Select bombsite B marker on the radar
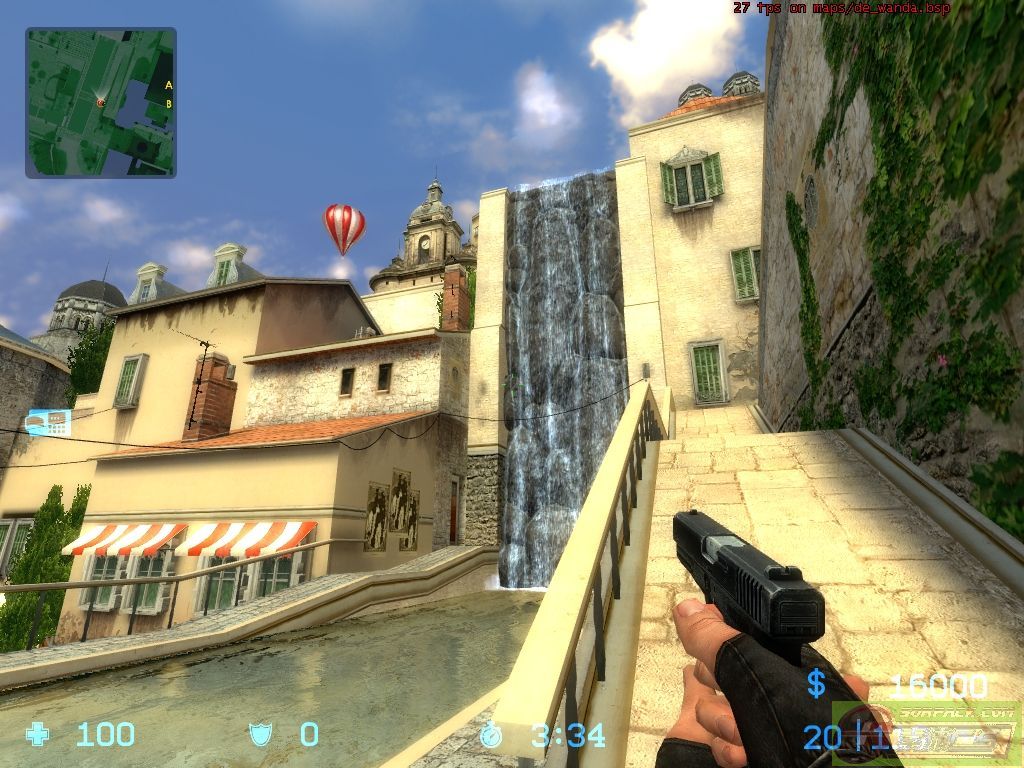This screenshot has width=1024, height=768. 168,103
